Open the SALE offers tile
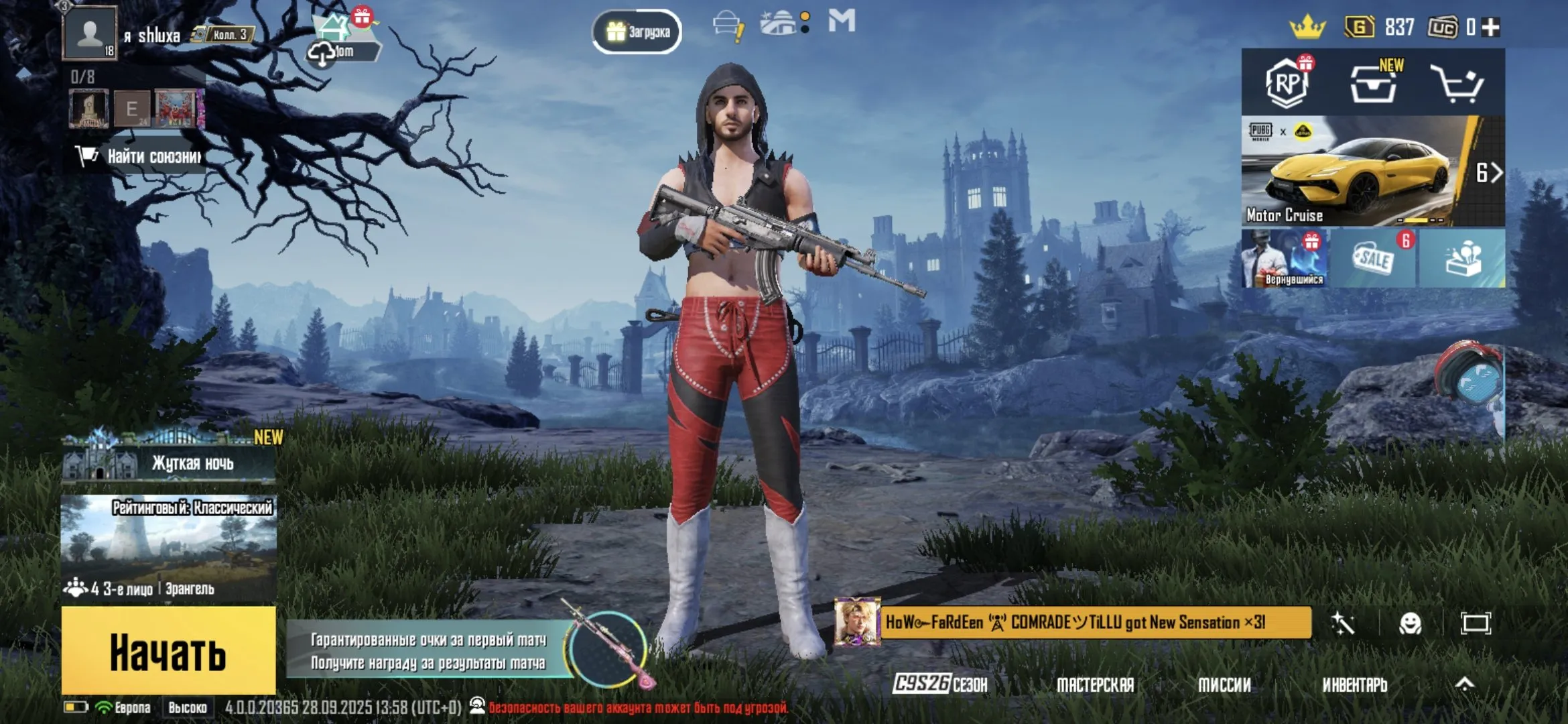 tap(1374, 259)
